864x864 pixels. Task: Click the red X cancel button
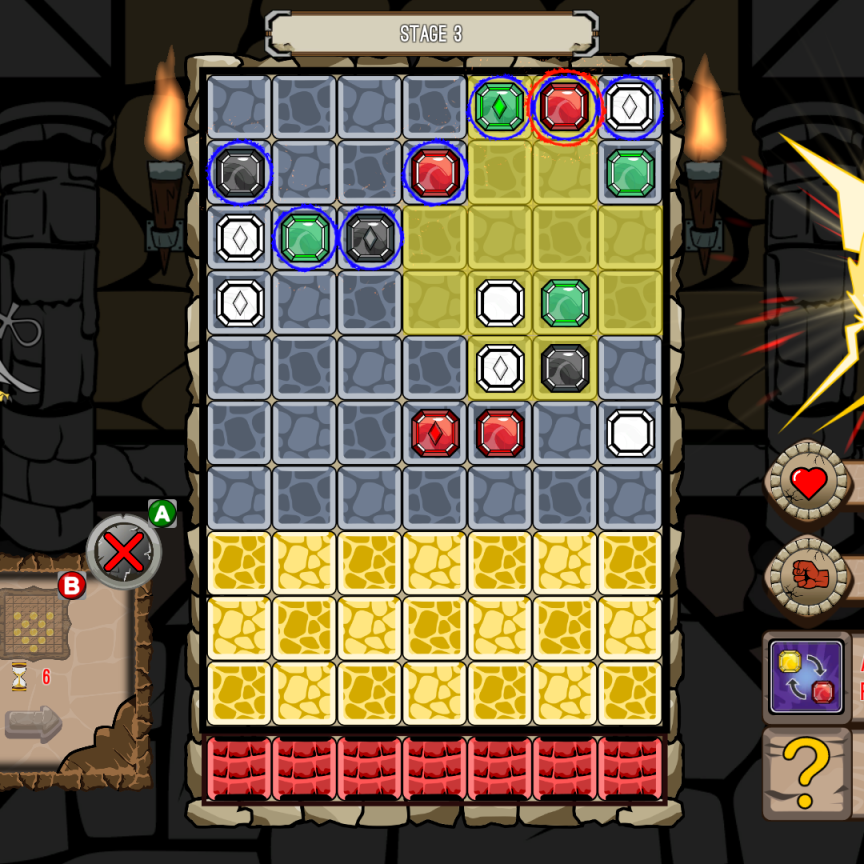(124, 551)
